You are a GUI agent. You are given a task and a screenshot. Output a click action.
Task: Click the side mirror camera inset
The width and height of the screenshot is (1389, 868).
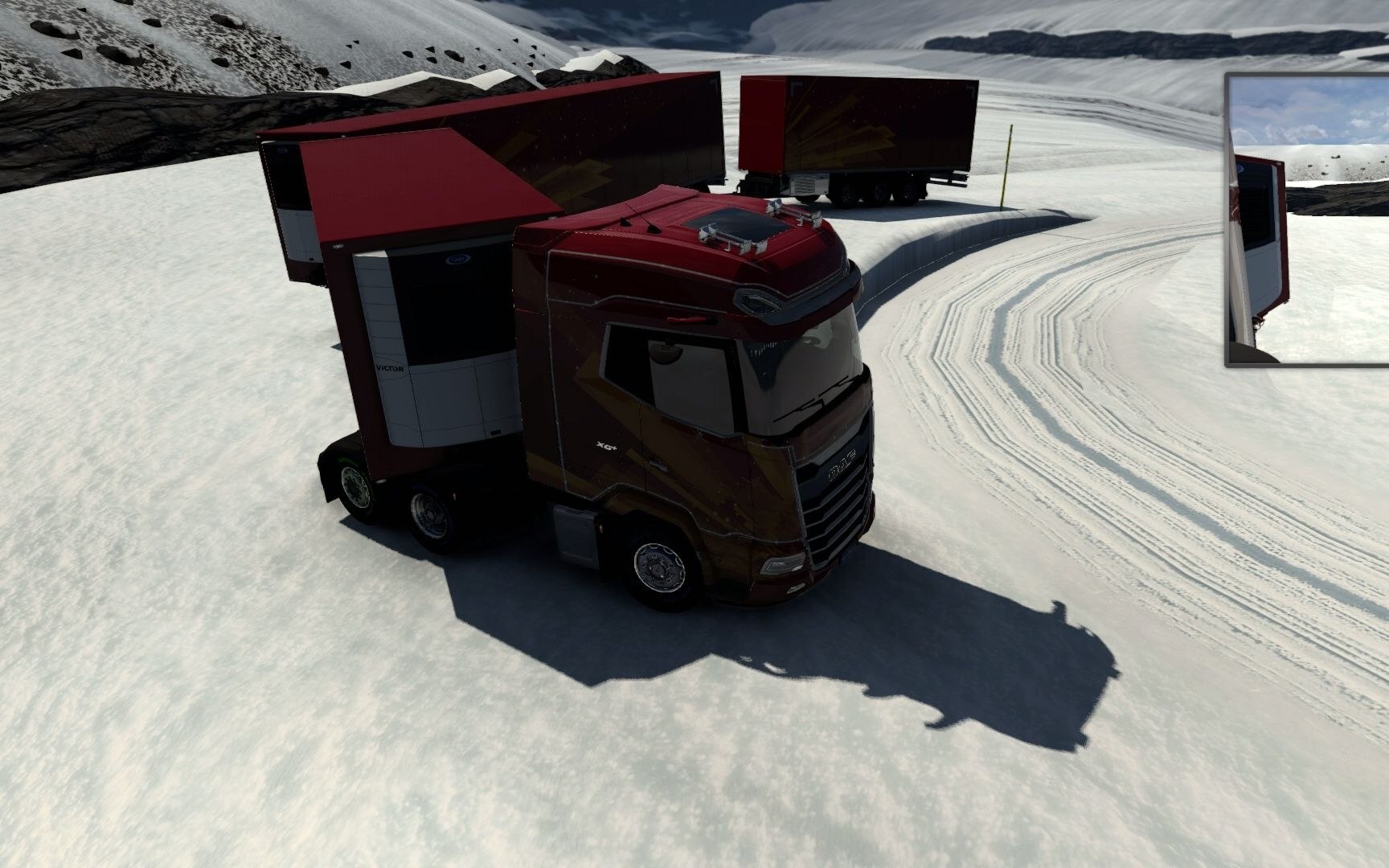1308,219
